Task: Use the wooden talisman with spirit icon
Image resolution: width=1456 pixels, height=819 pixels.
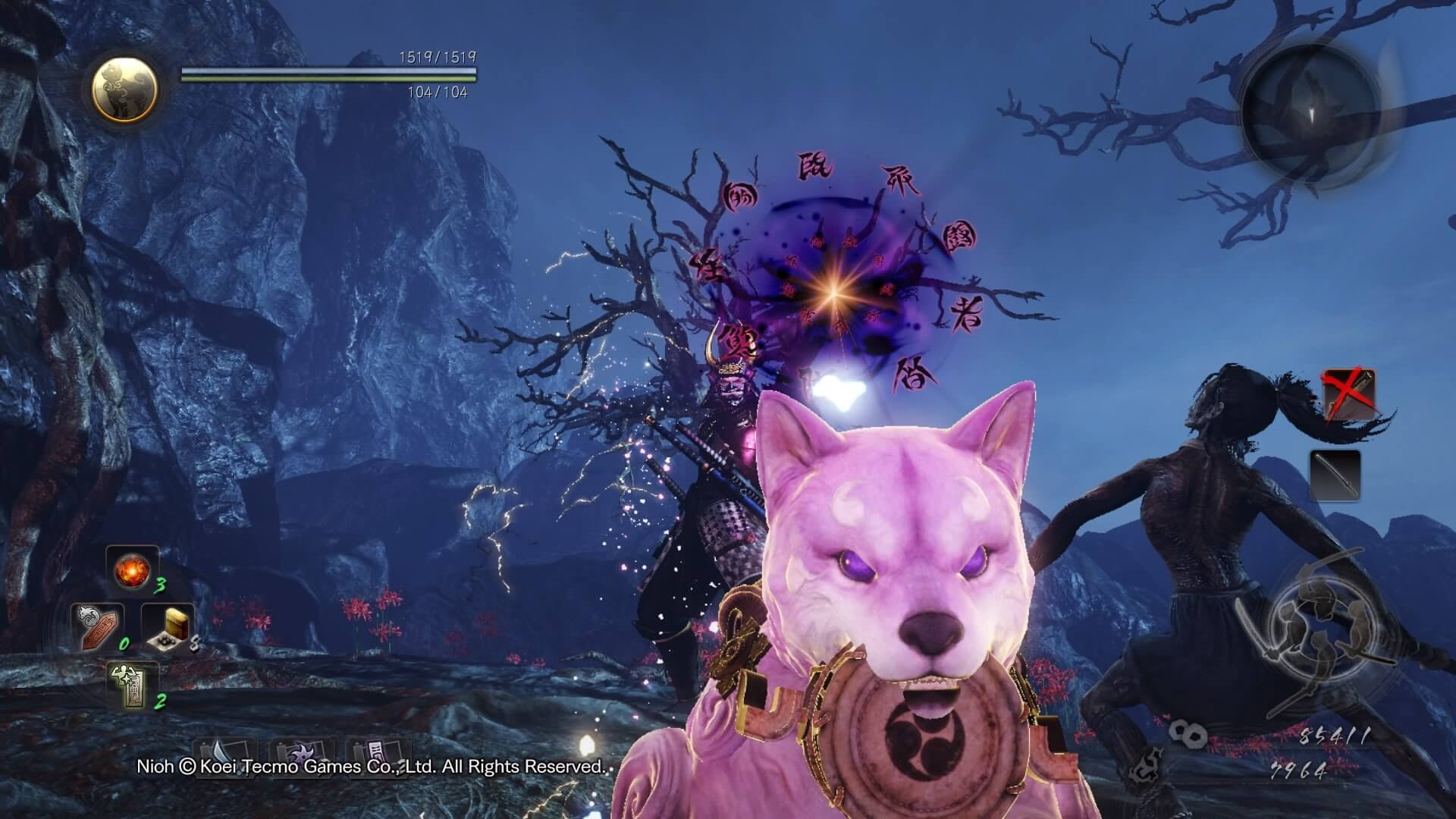Action: point(97,626)
